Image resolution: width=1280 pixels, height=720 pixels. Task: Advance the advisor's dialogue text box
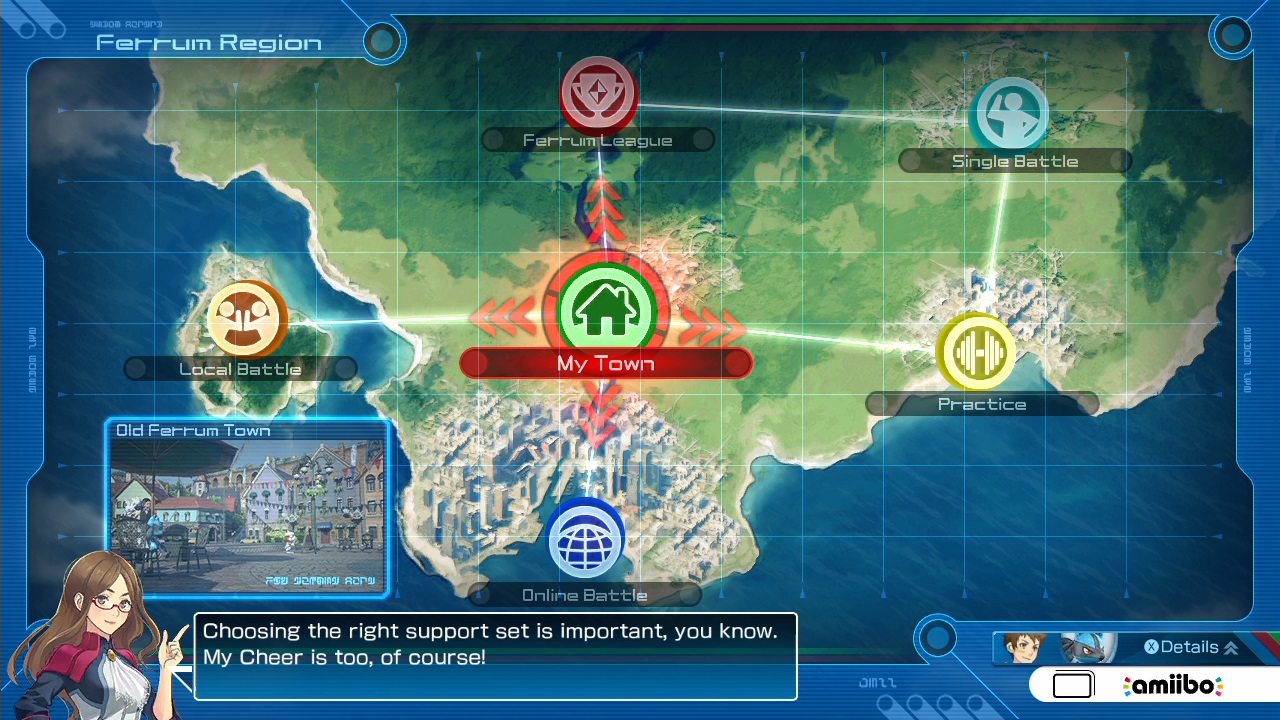(496, 656)
